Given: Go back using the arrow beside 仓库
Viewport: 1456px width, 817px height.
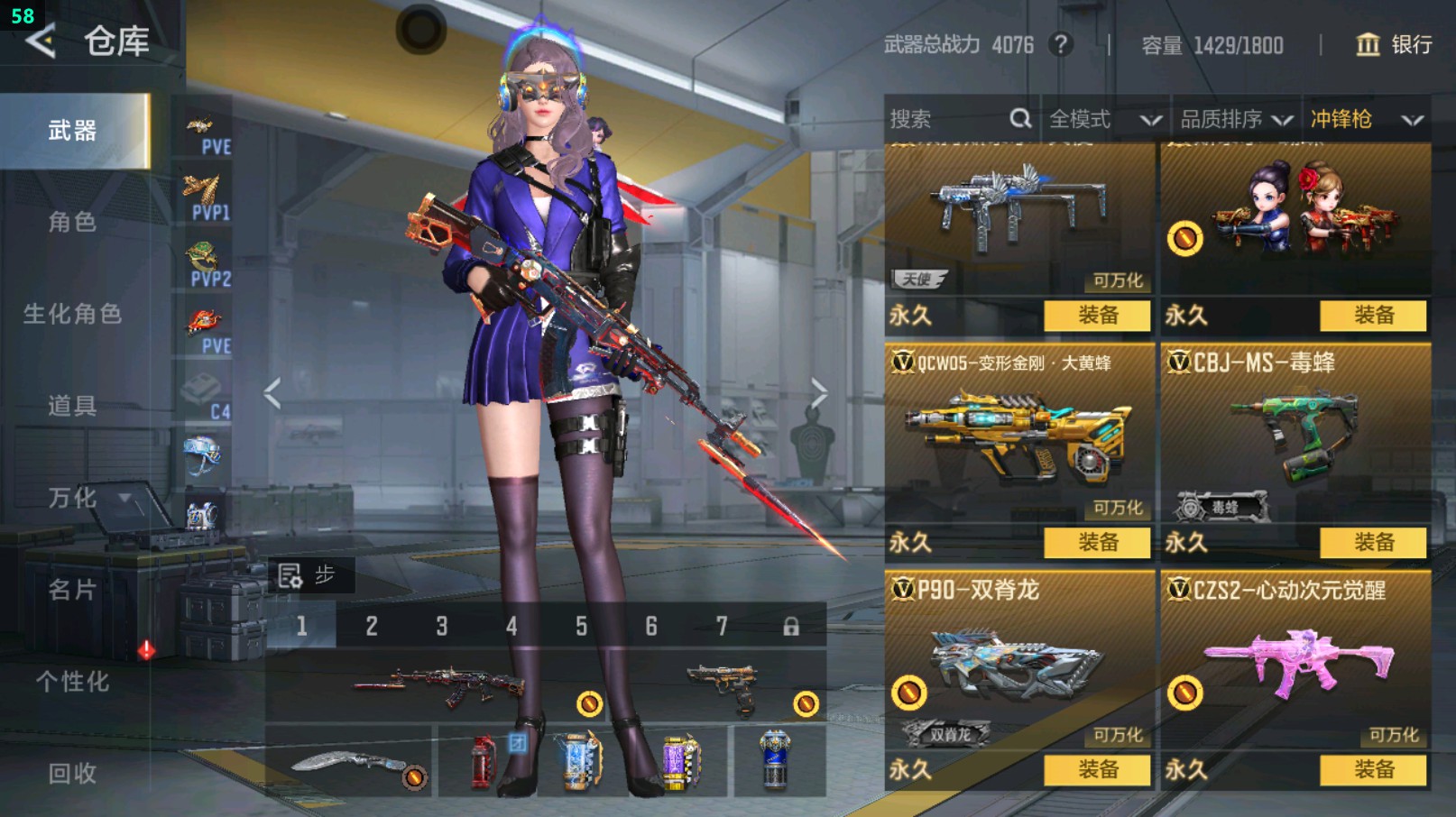Looking at the screenshot, I should coord(41,41).
